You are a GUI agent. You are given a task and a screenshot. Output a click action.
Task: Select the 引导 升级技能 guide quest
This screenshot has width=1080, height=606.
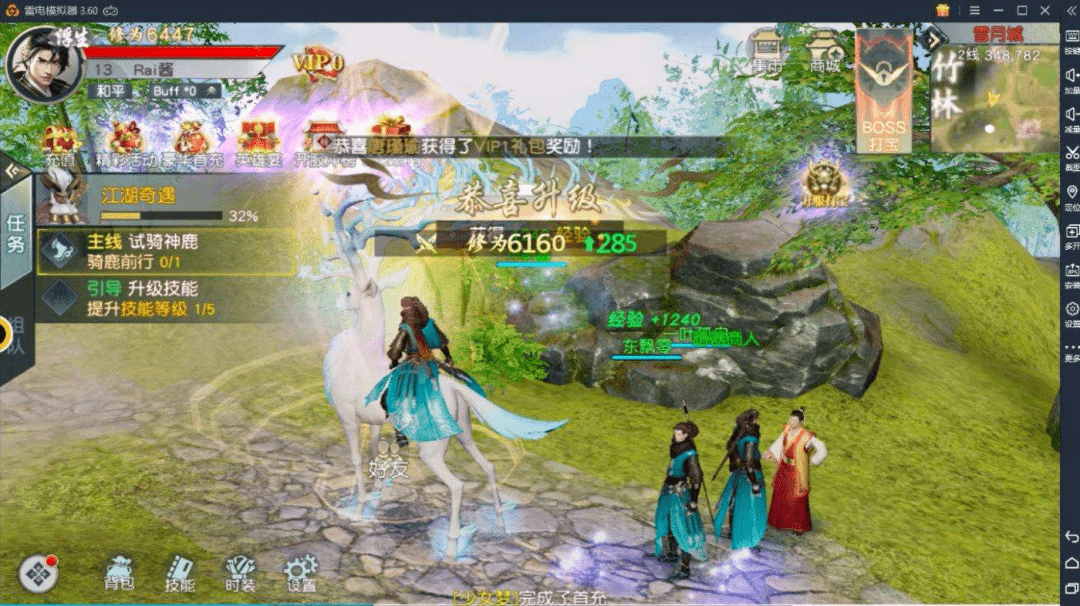166,298
